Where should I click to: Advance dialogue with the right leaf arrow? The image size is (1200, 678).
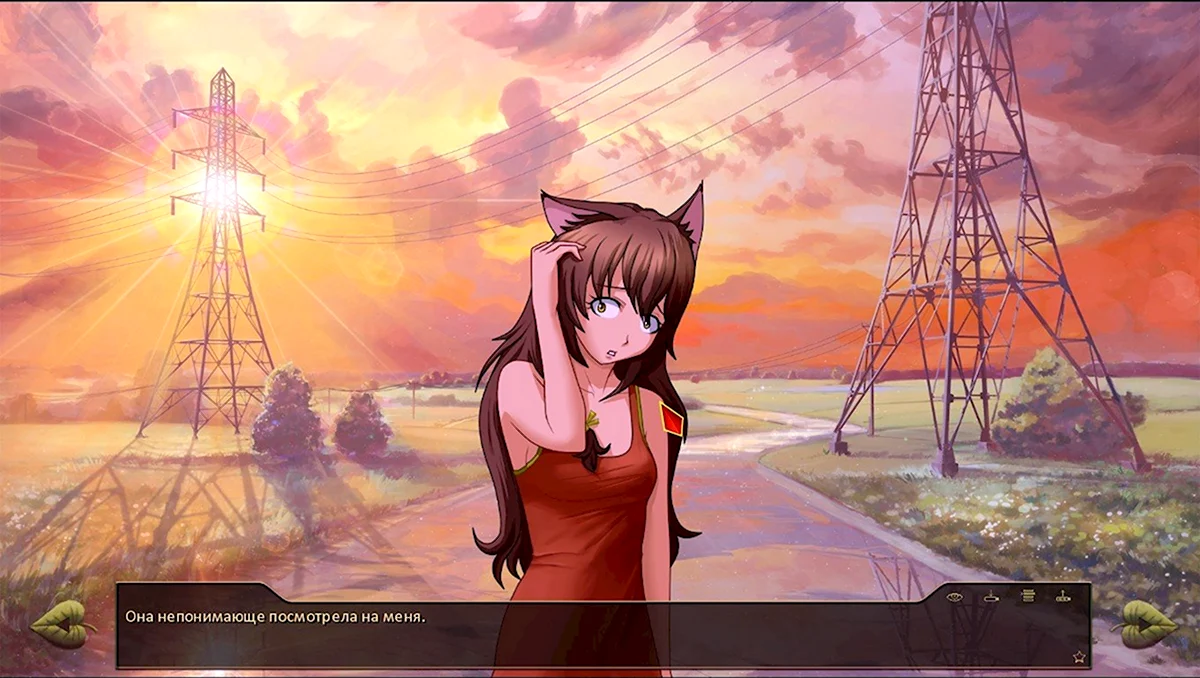tap(1143, 623)
